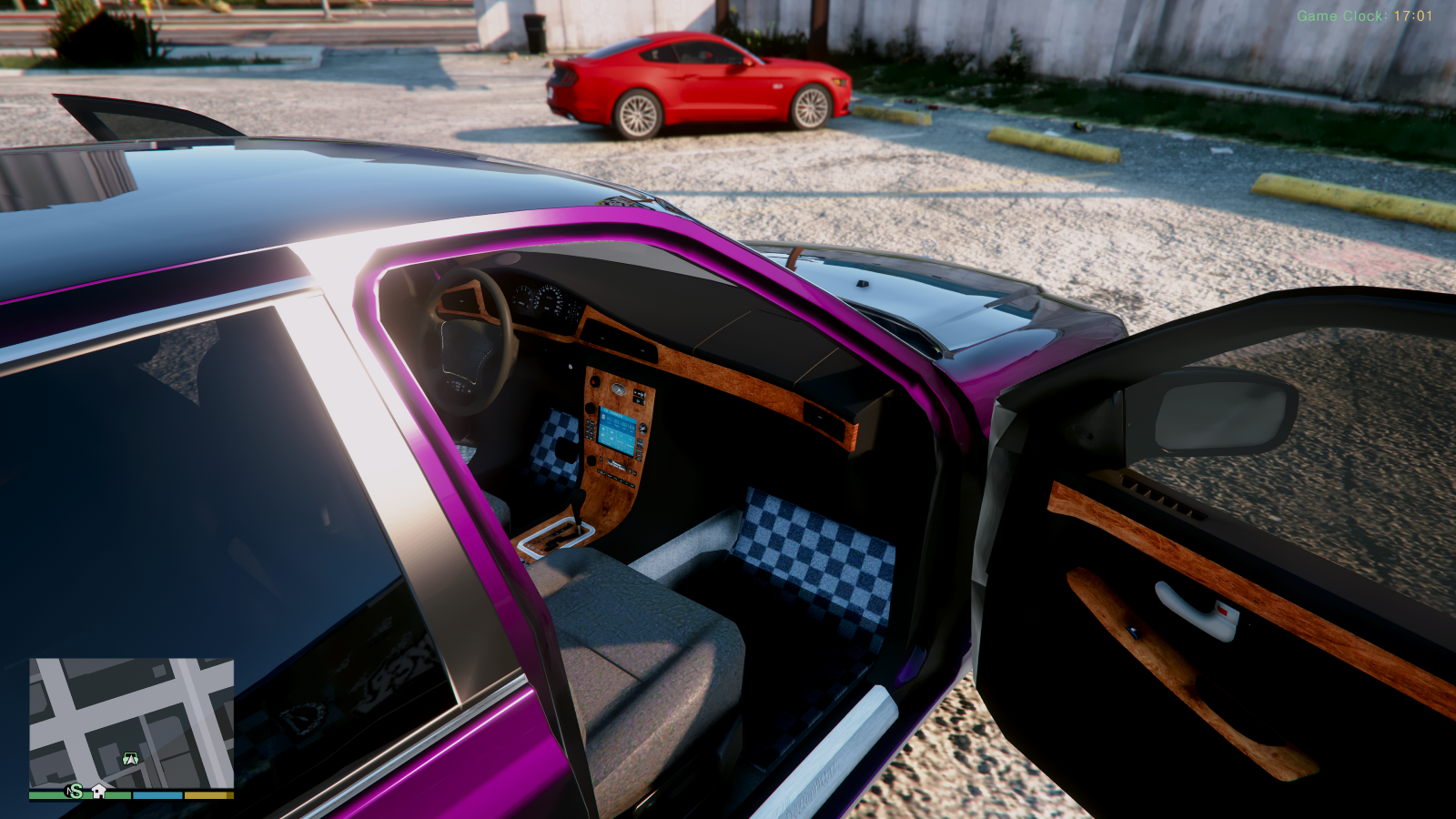
Task: Click the Game Clock label
Action: coord(1338,15)
